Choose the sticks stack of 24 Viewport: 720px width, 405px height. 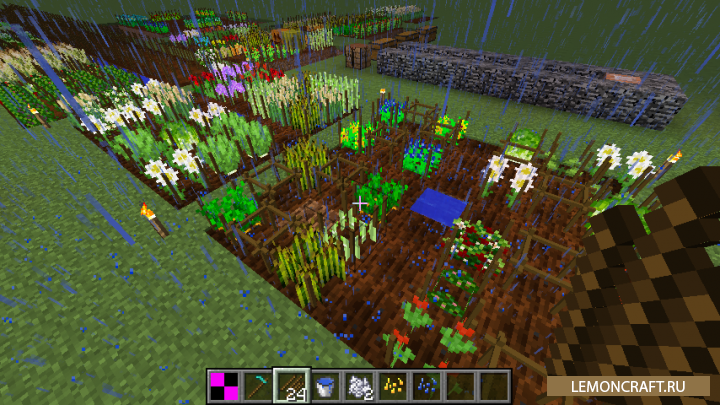click(x=292, y=385)
